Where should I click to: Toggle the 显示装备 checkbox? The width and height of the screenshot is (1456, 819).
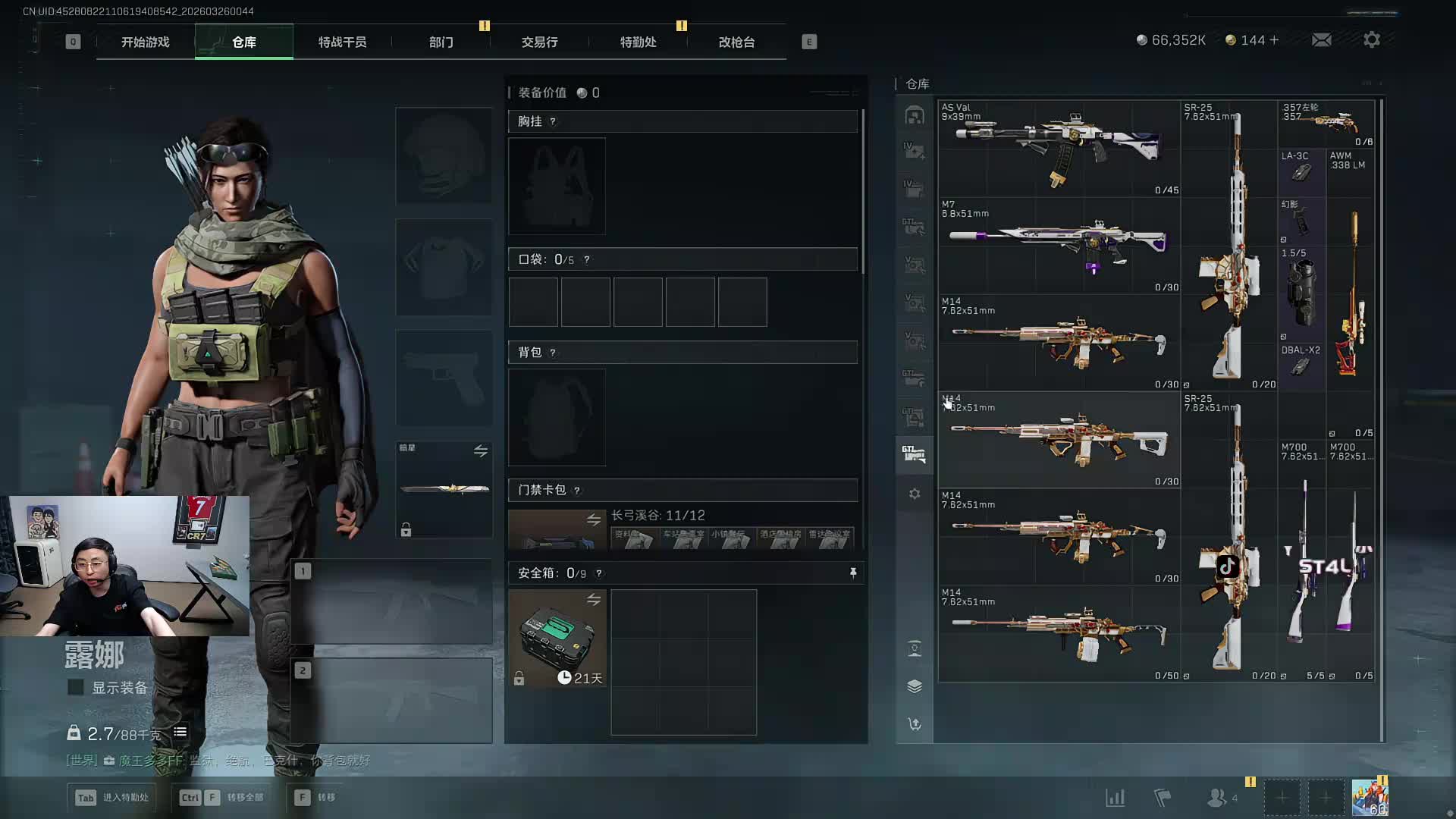click(76, 688)
